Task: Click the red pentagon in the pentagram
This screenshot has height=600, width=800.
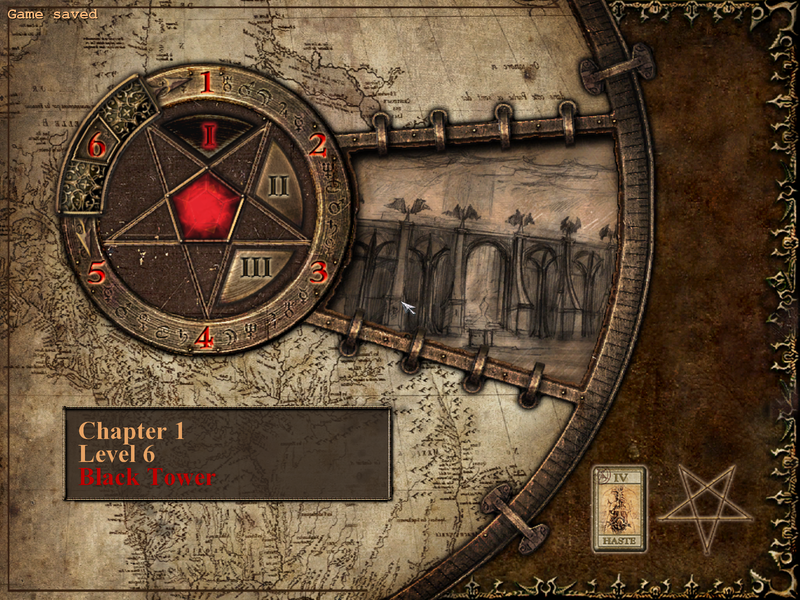Action: coord(206,206)
